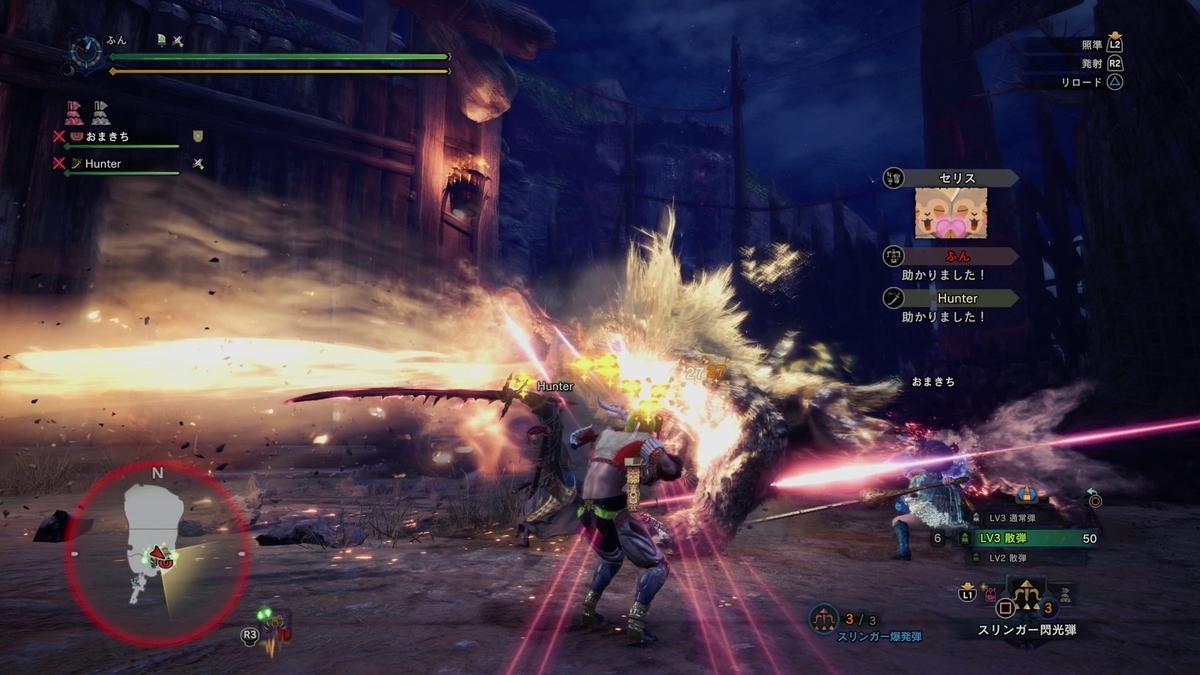Click the red gourd status icon
Viewport: 1200px width, 675px height.
tap(74, 112)
